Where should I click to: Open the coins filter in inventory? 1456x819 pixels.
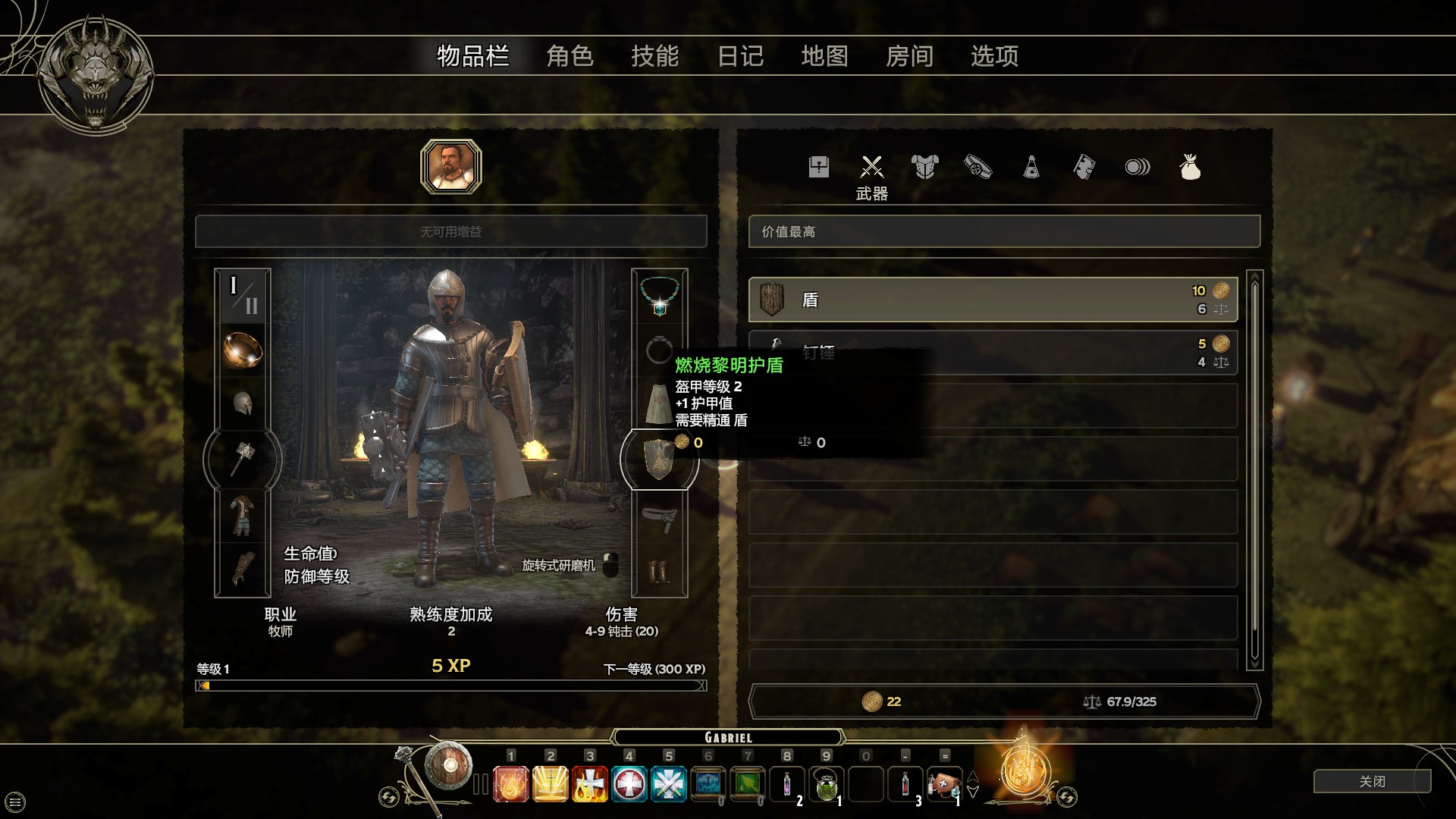click(x=1136, y=167)
